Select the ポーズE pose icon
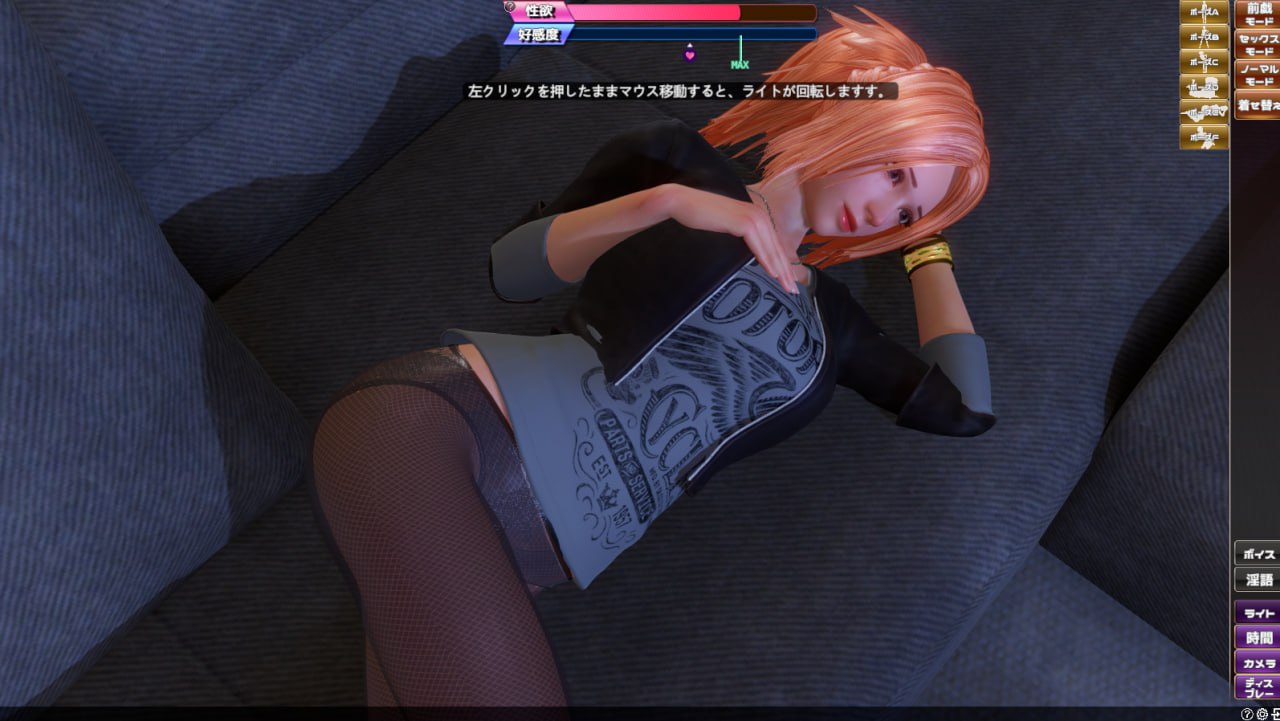 pyautogui.click(x=1203, y=112)
